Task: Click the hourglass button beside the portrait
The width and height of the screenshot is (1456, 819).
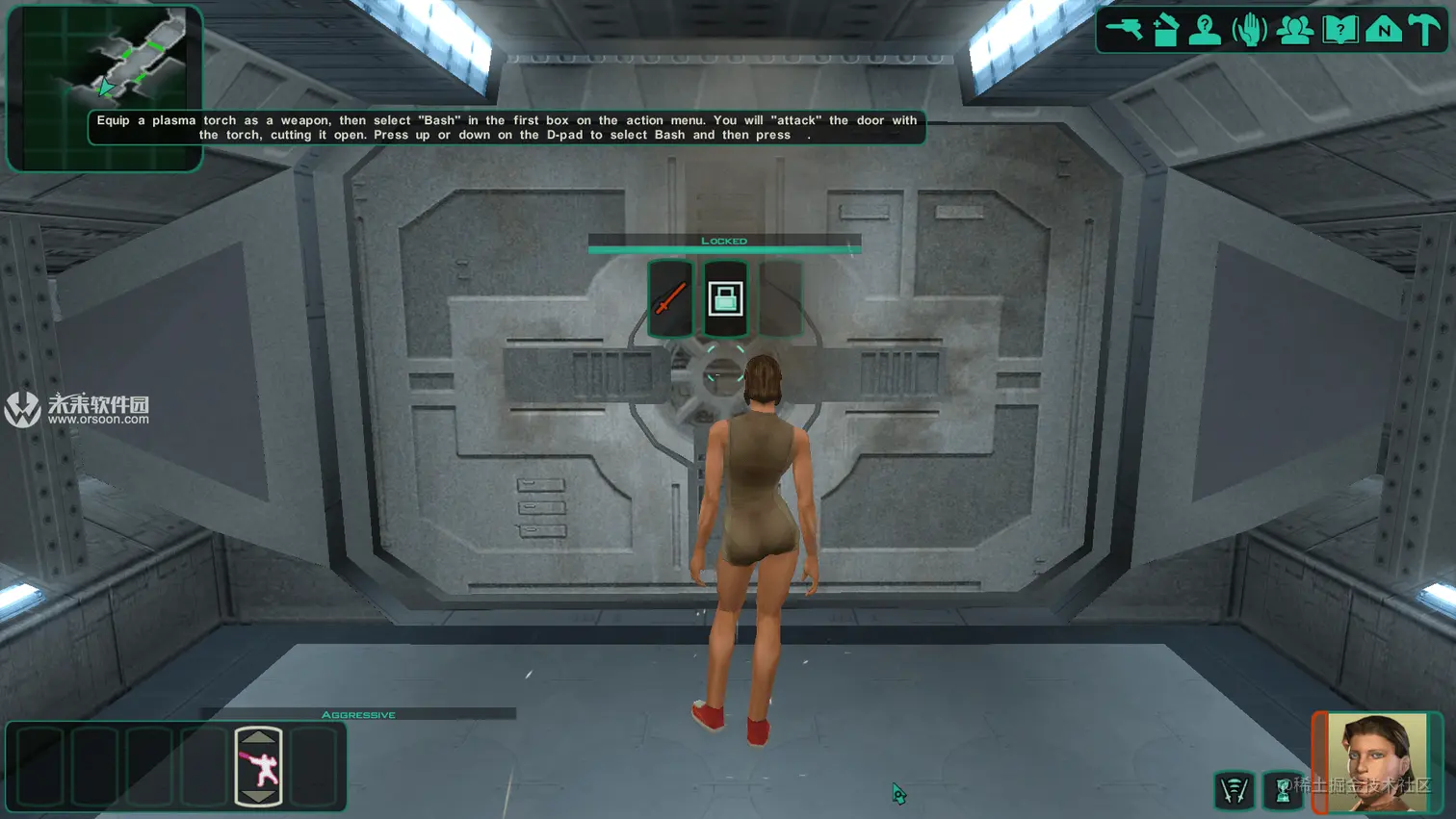Action: (1283, 790)
